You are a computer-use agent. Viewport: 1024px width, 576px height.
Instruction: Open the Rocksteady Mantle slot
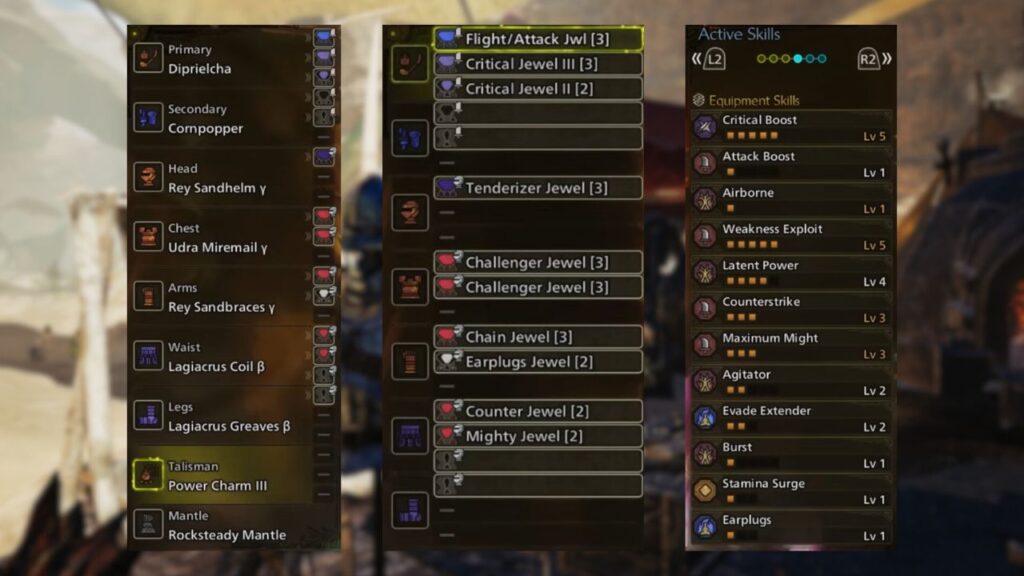pyautogui.click(x=222, y=525)
